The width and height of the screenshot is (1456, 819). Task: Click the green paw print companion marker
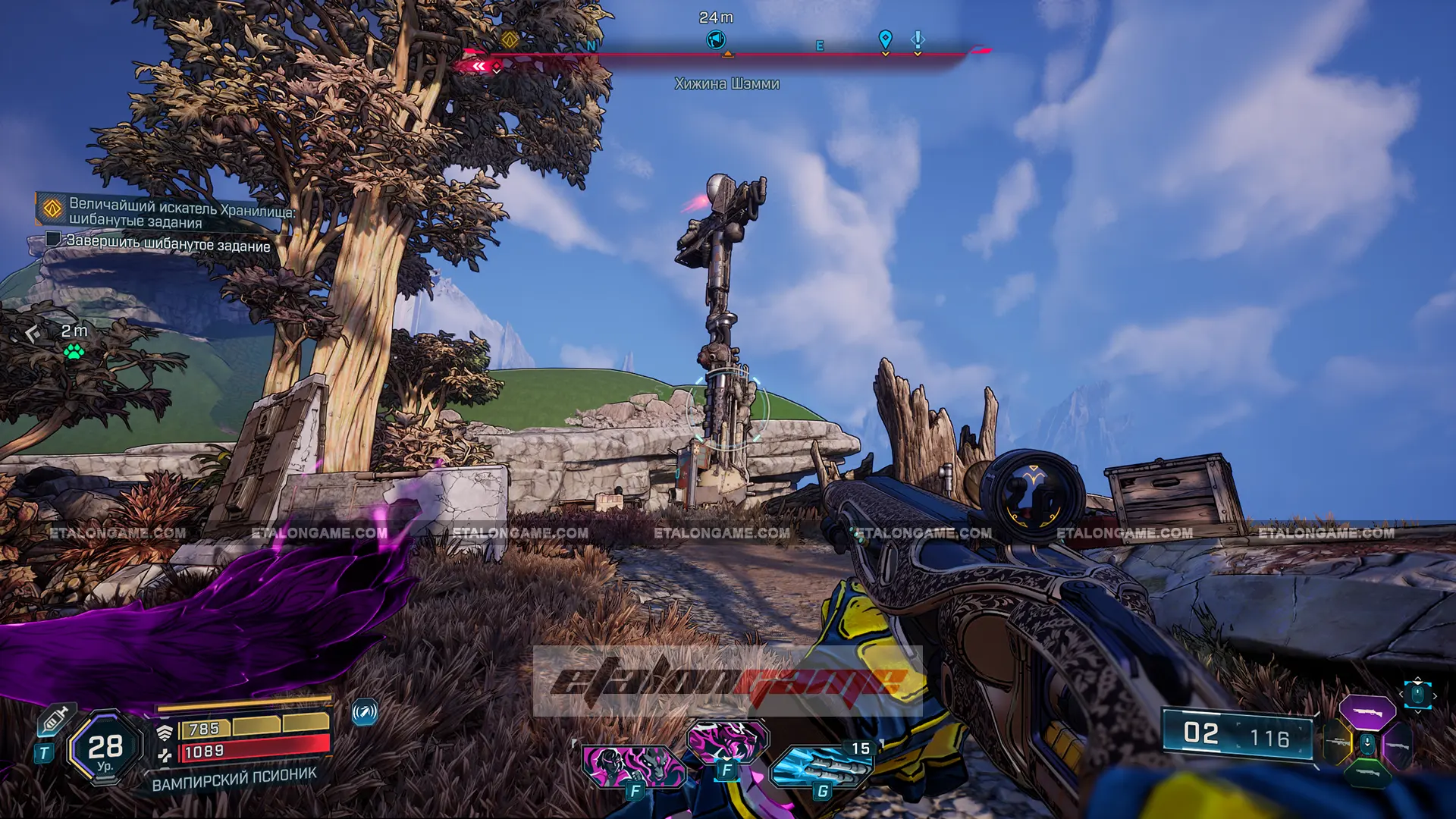coord(74,351)
